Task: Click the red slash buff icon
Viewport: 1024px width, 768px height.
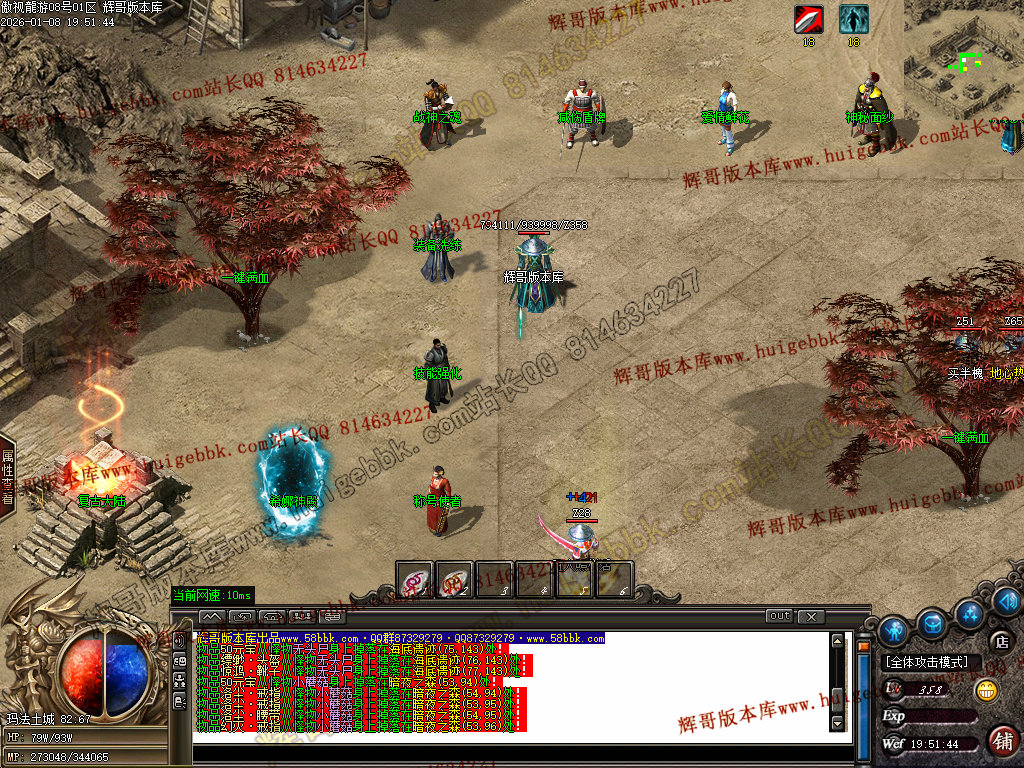Action: coord(808,19)
